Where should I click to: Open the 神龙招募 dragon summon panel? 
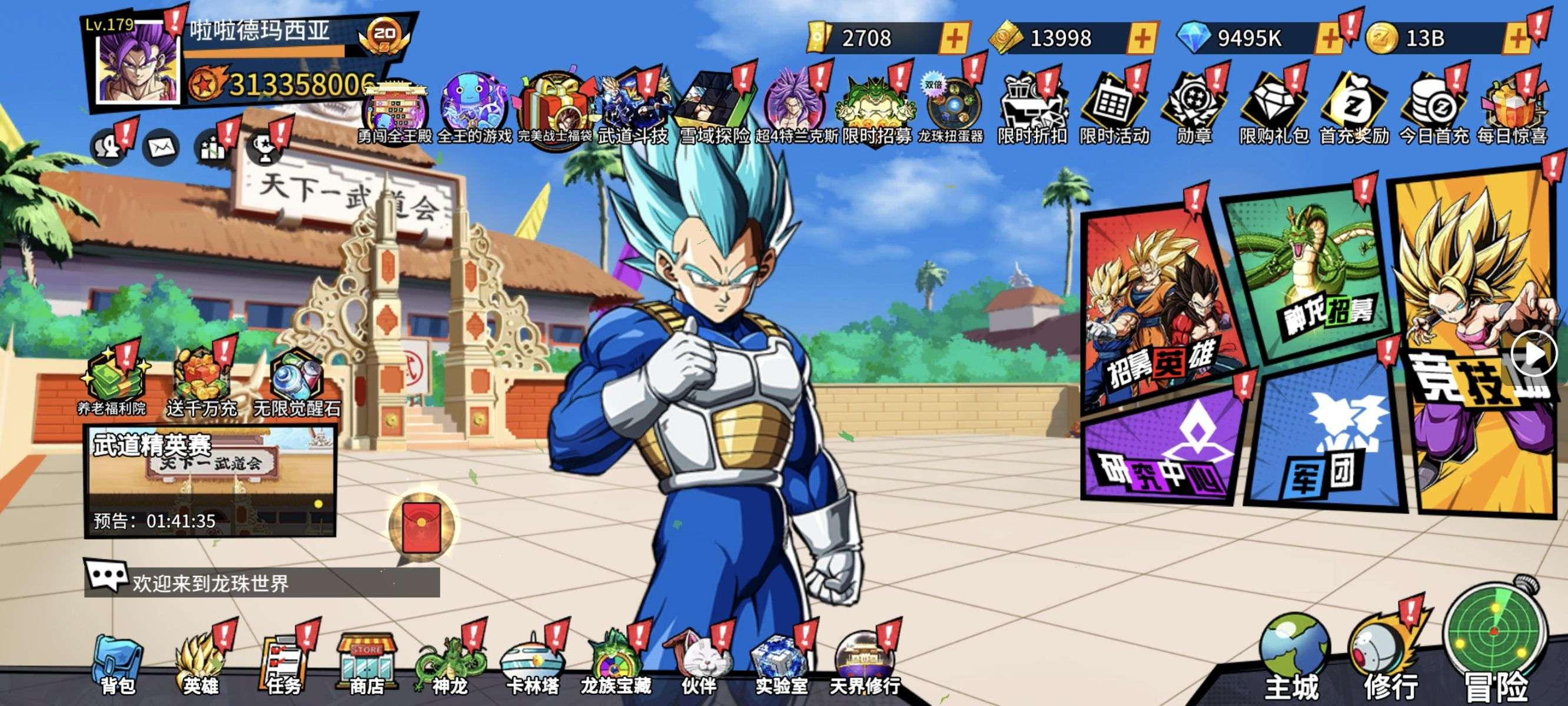(1308, 274)
